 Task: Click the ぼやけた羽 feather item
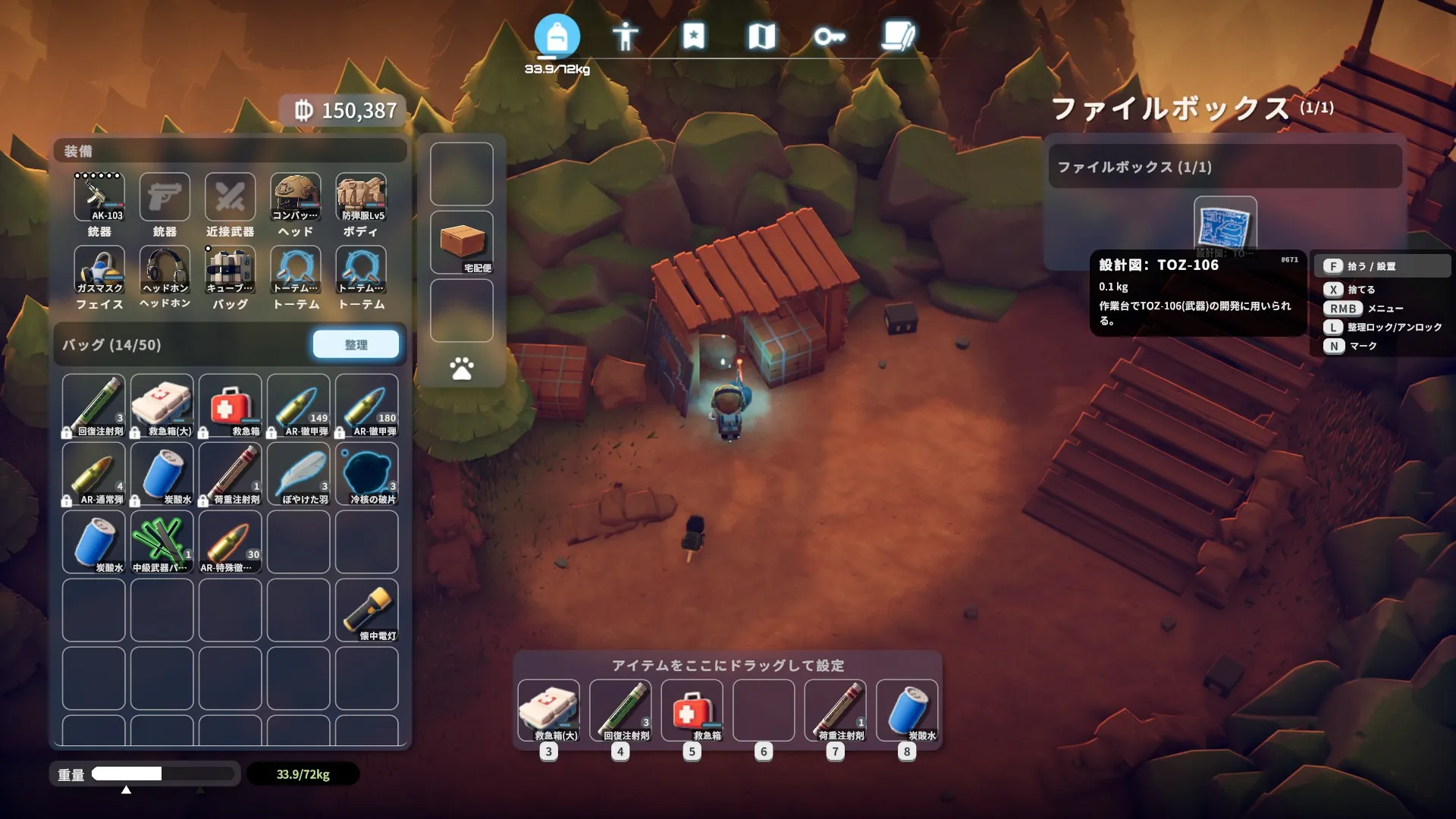coord(299,474)
